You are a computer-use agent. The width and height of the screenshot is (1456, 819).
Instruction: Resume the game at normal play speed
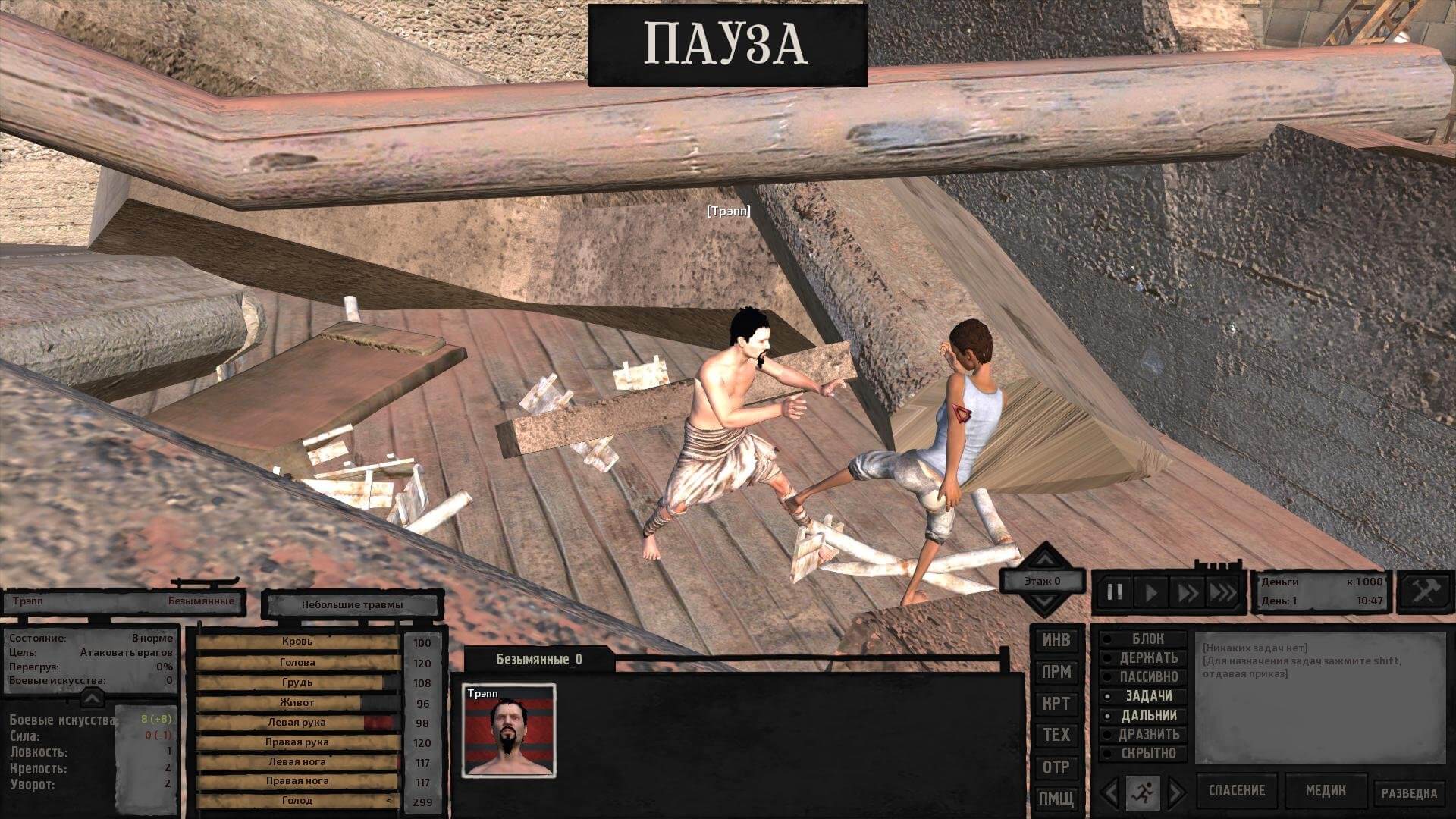tap(1151, 592)
